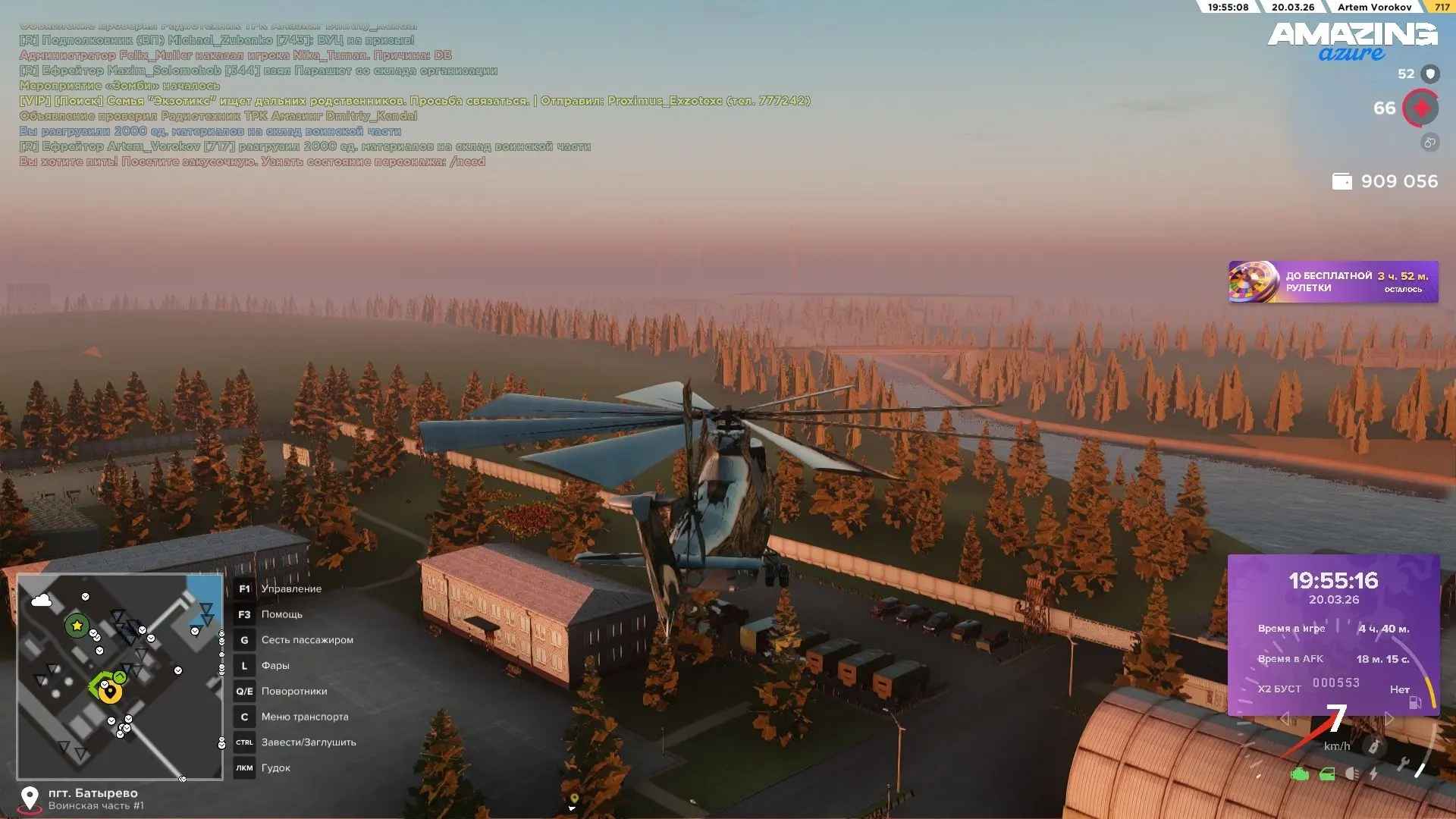This screenshot has height=819, width=1456.
Task: Click the green engine status icon
Action: 1300,774
